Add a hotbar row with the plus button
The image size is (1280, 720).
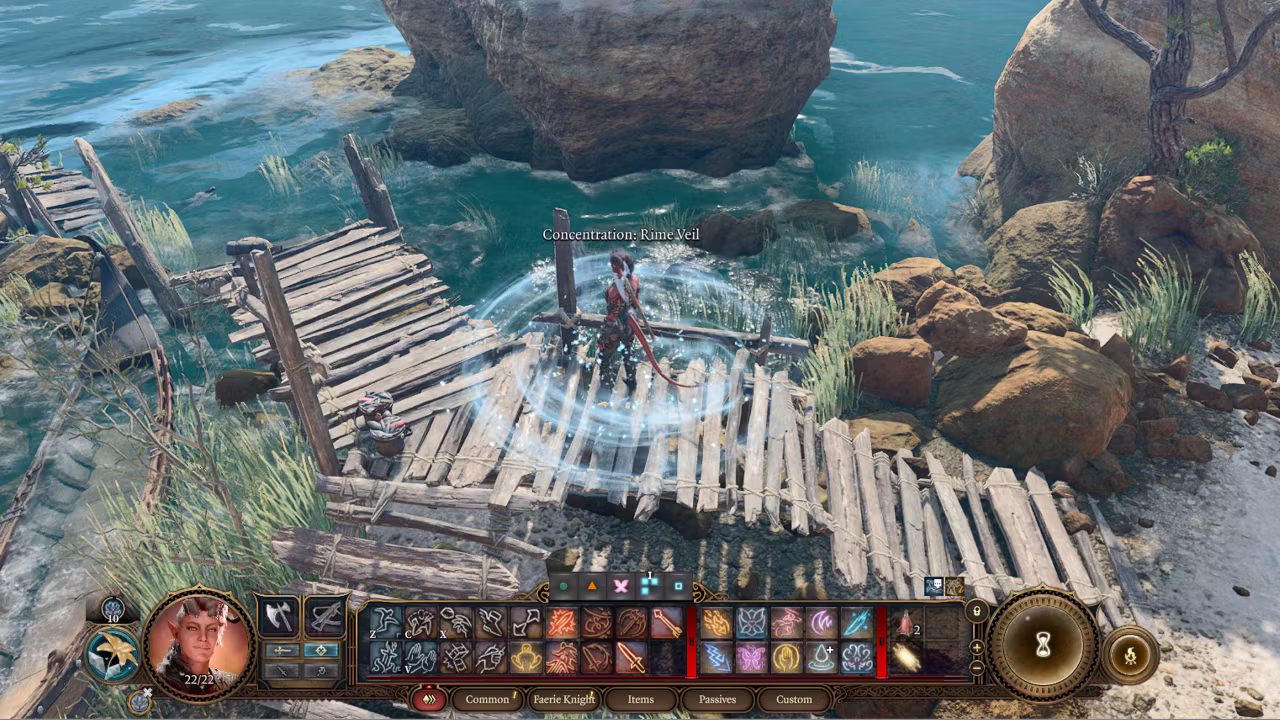pyautogui.click(x=976, y=647)
